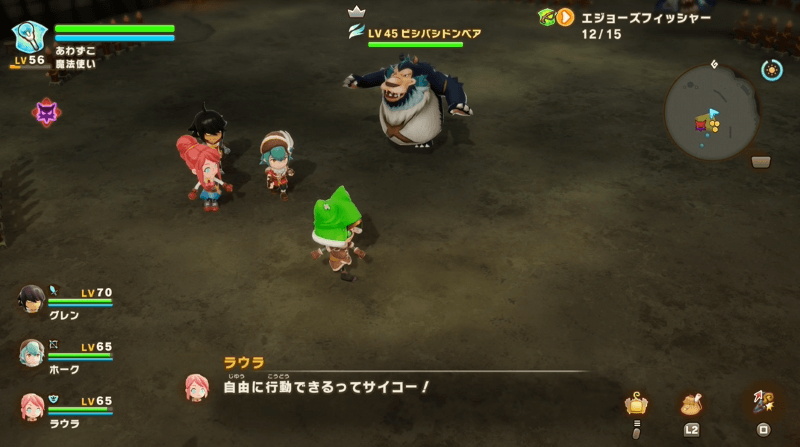Click the magician class staff emblem
Screen dimensions: 800x447
click(x=27, y=36)
